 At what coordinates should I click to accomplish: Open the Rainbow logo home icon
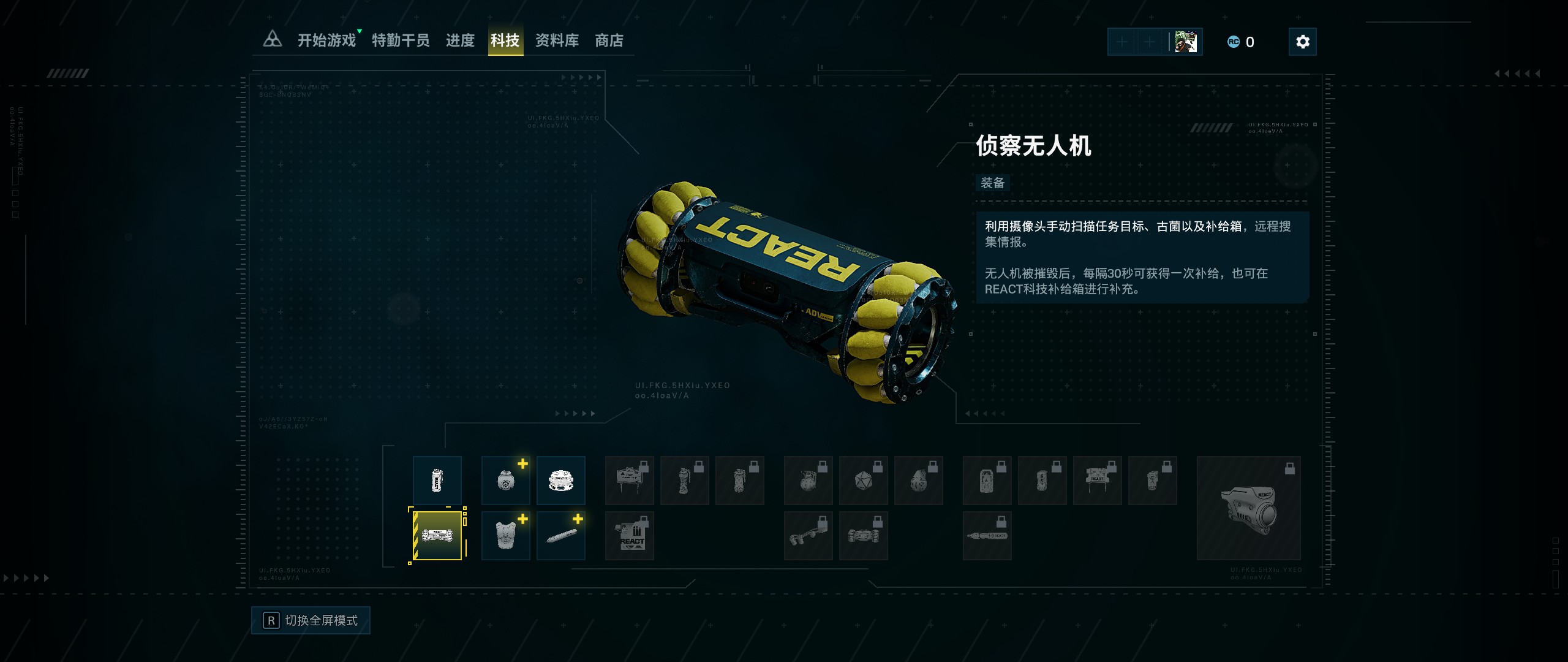coord(272,40)
